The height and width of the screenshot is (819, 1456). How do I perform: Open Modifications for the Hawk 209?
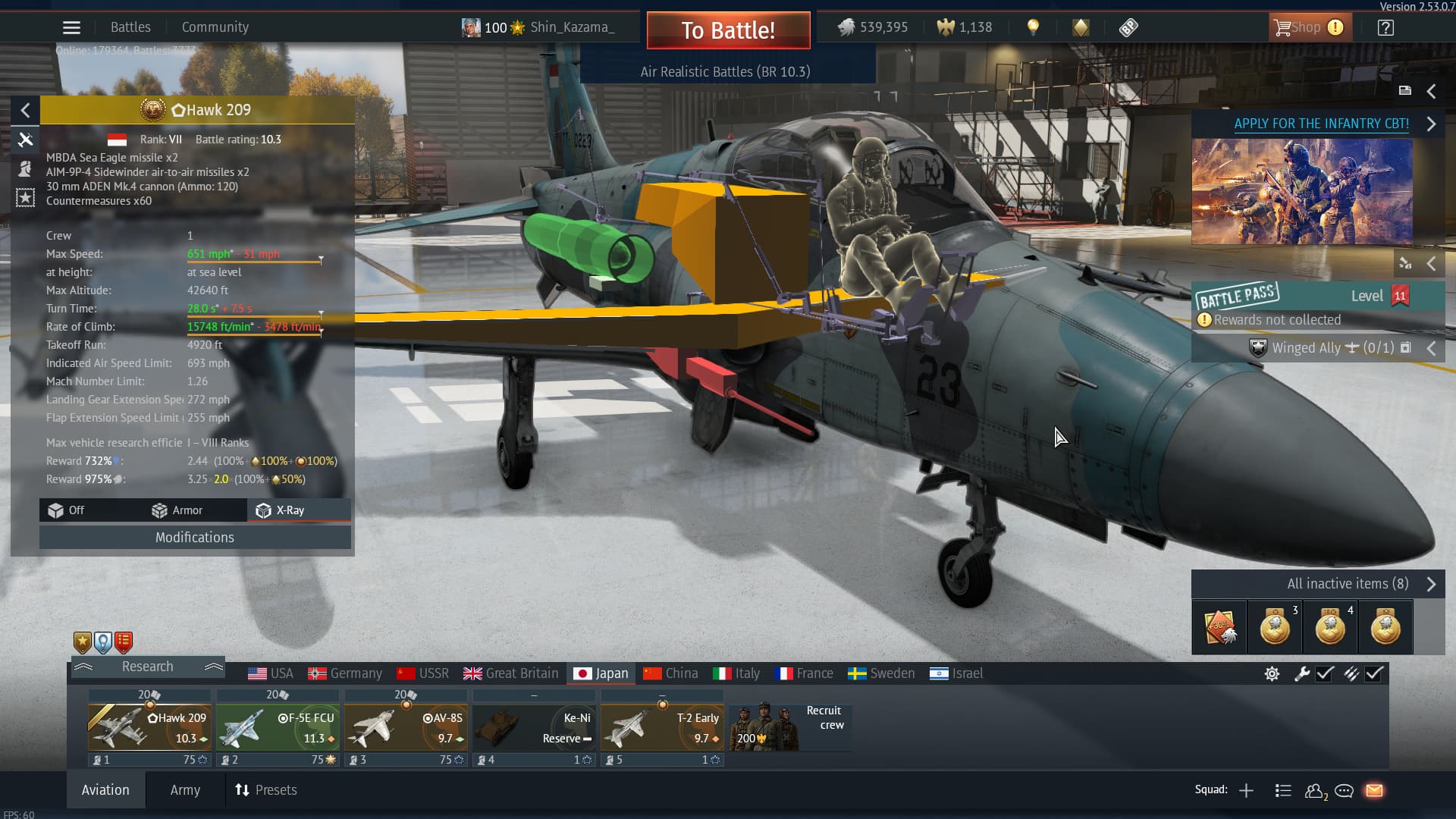point(195,538)
